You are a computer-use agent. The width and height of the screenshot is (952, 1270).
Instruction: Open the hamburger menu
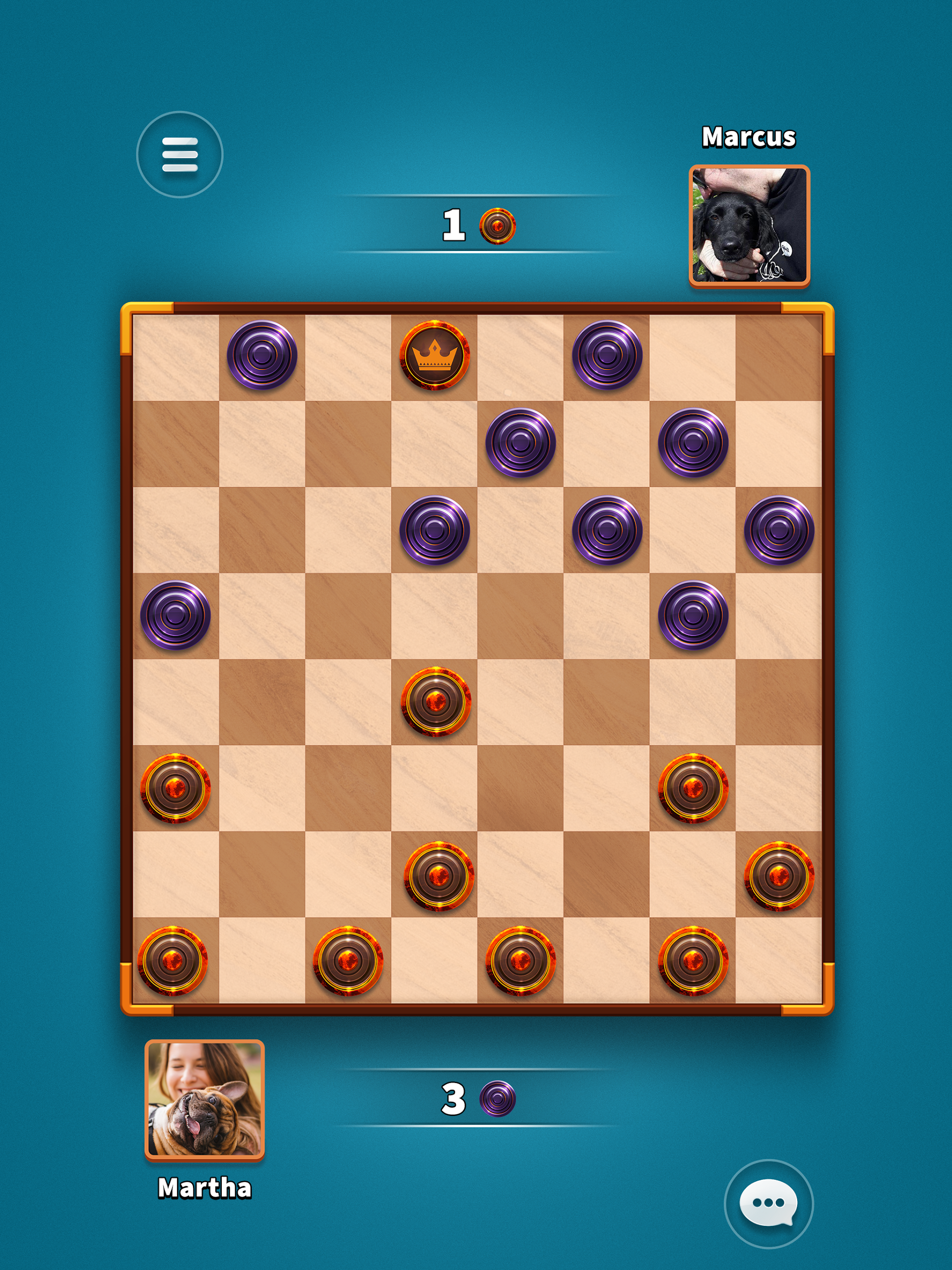[x=180, y=154]
